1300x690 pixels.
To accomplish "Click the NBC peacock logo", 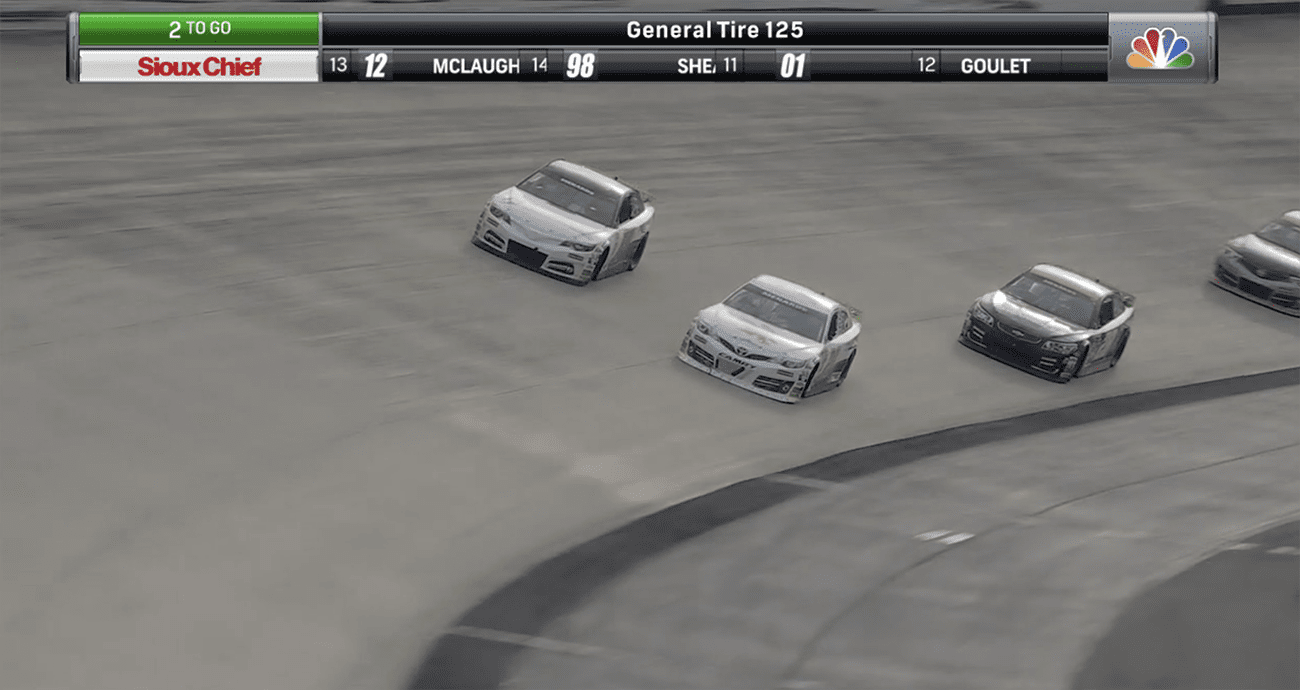I will [x=1159, y=48].
